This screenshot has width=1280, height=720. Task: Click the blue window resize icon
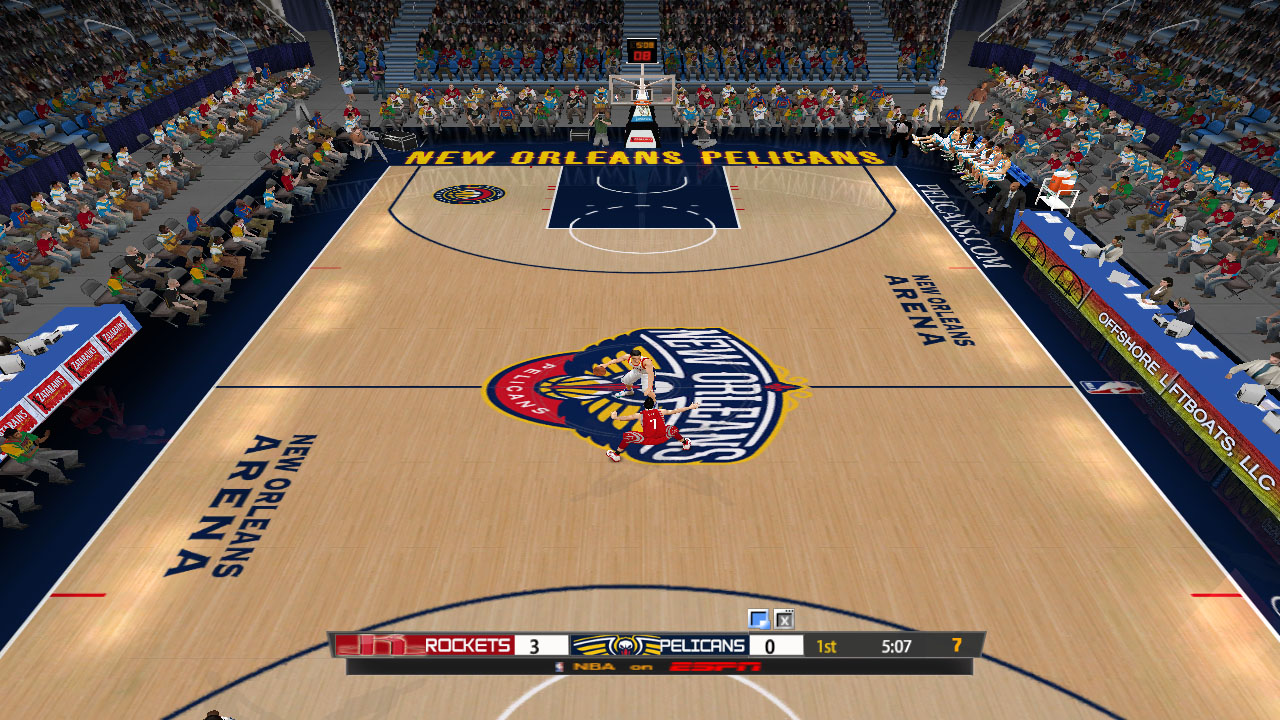click(758, 619)
